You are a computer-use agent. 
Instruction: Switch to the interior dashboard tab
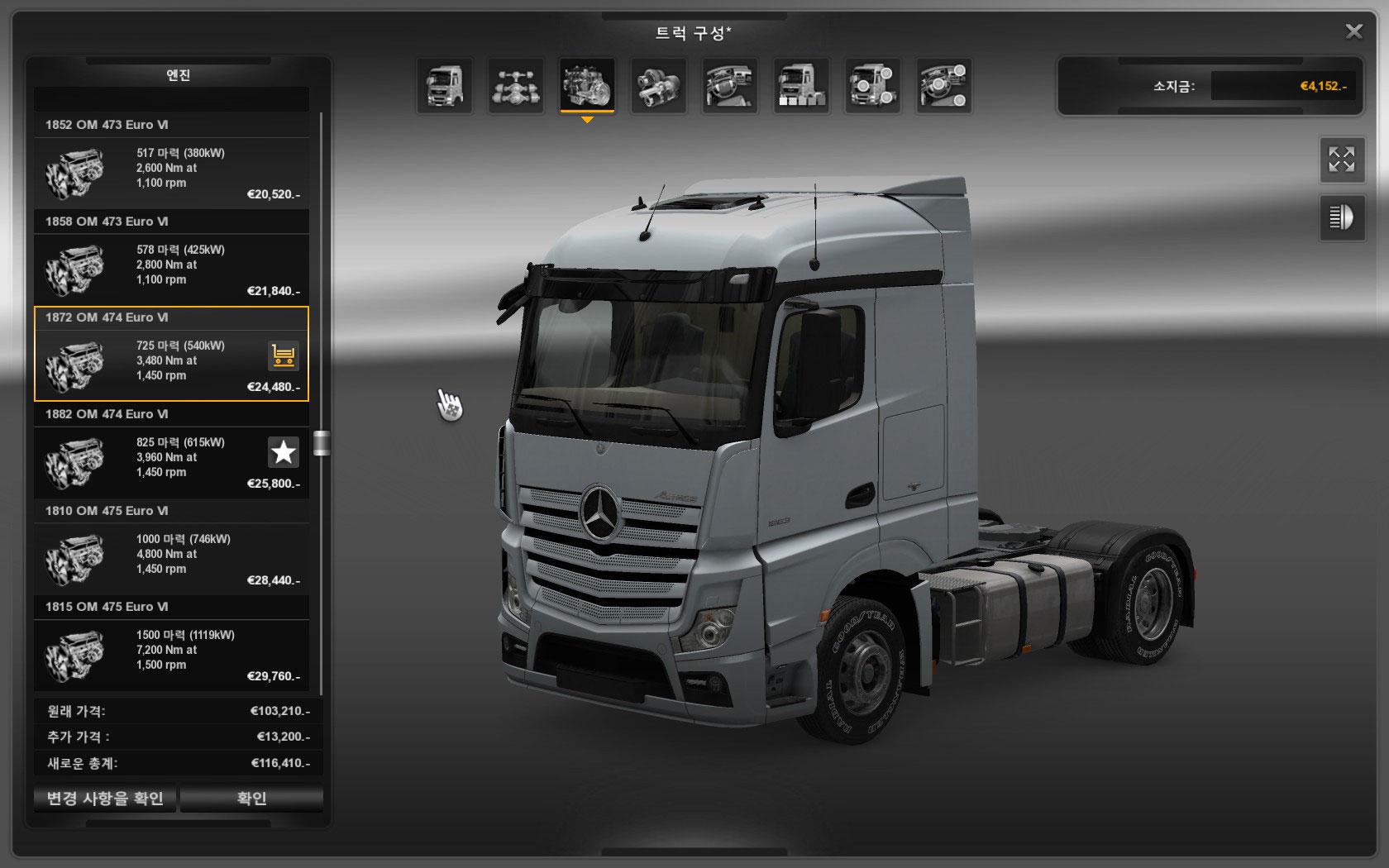(730, 85)
